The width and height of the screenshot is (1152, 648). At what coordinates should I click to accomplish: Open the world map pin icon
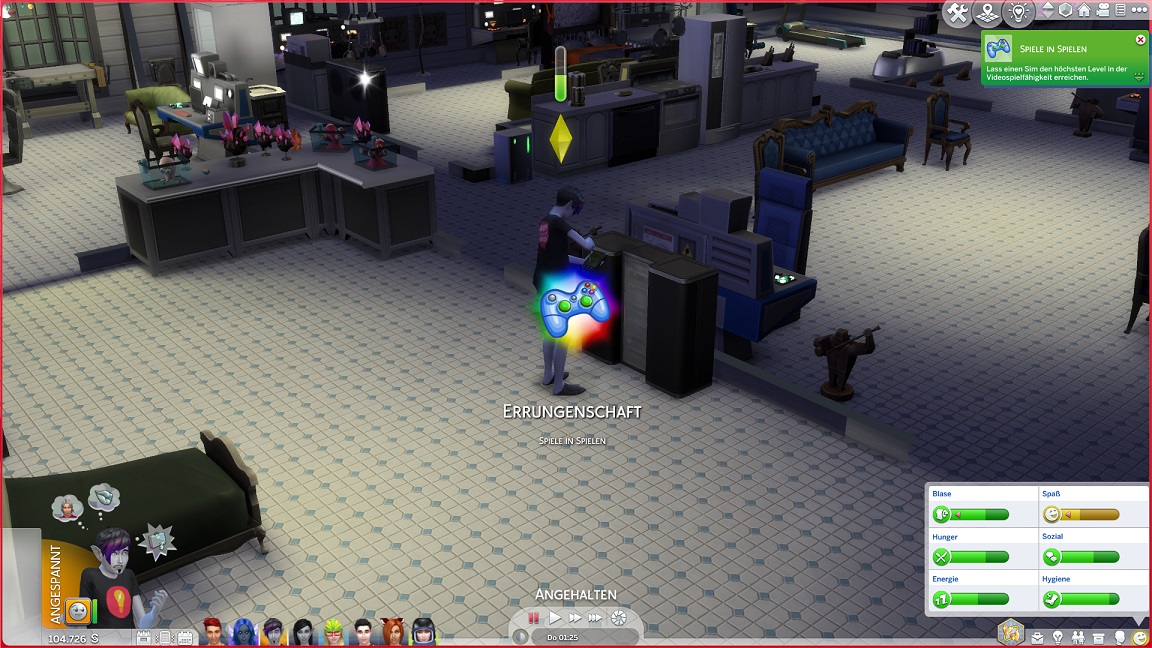coord(988,12)
